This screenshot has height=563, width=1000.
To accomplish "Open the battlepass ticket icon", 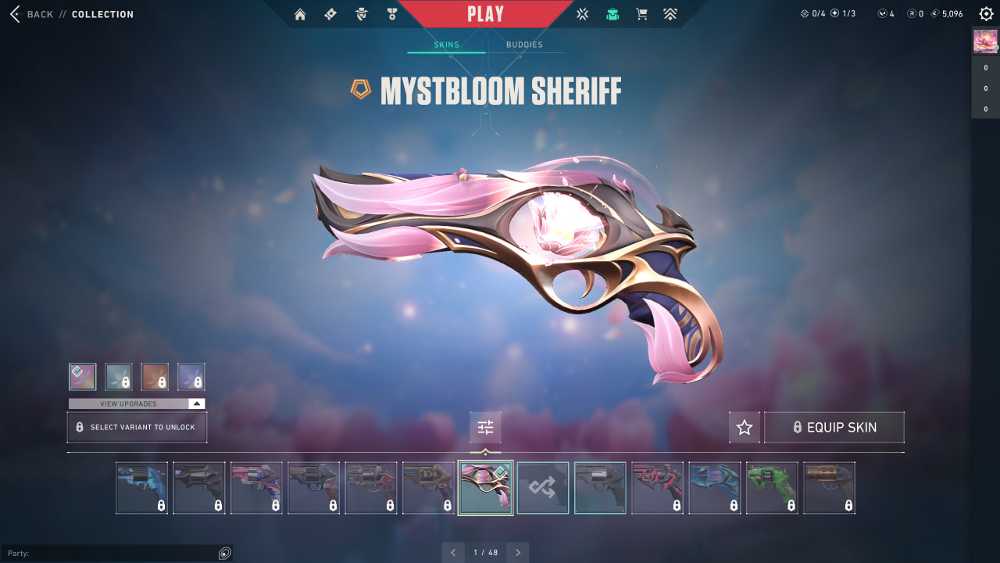I will click(x=330, y=15).
